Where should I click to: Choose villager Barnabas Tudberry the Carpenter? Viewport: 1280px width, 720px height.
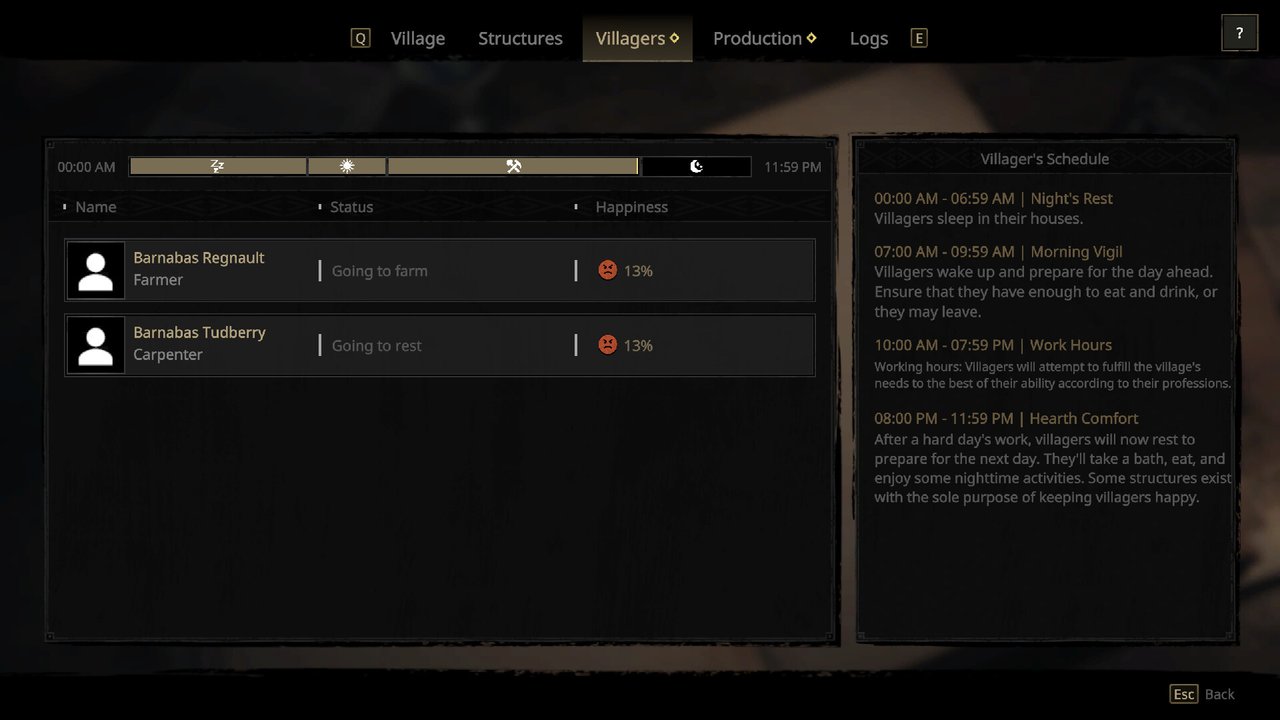coord(440,345)
